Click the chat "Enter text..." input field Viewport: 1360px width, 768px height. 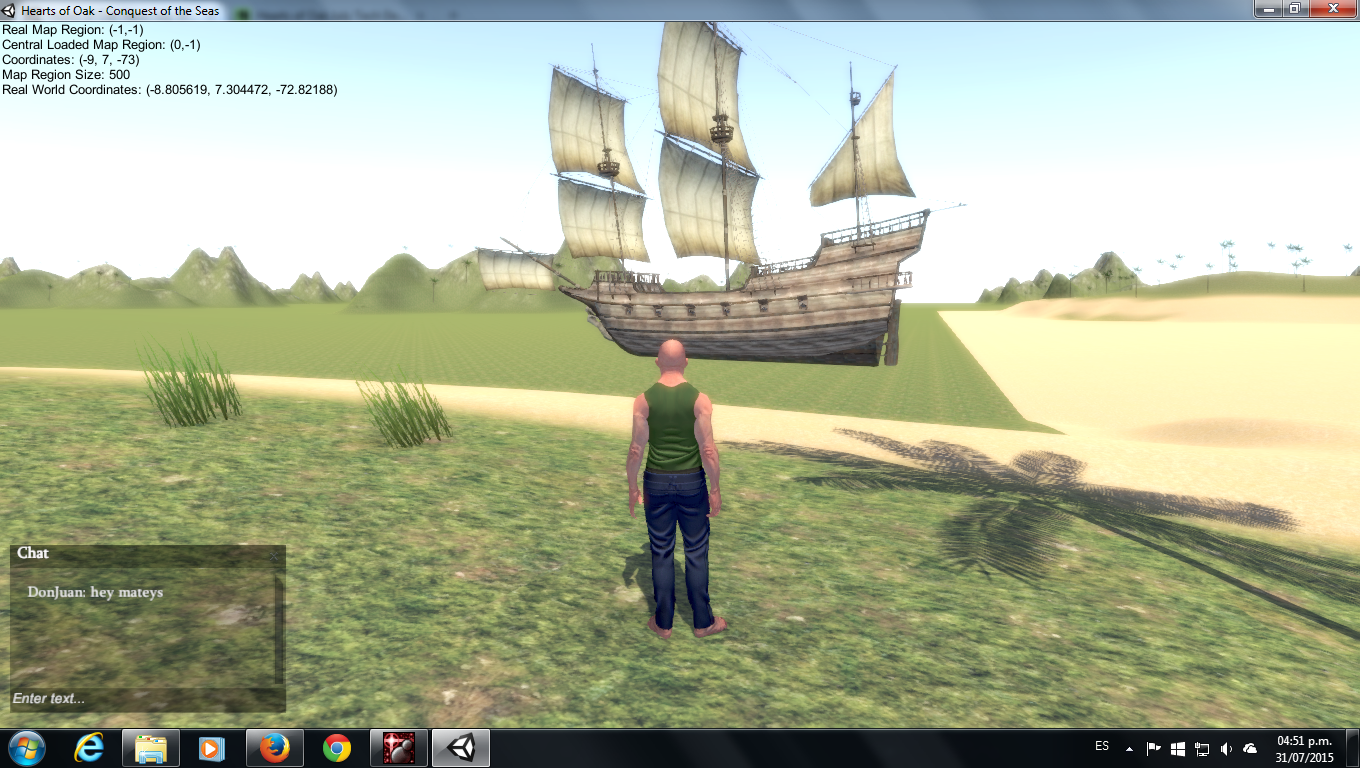click(140, 698)
